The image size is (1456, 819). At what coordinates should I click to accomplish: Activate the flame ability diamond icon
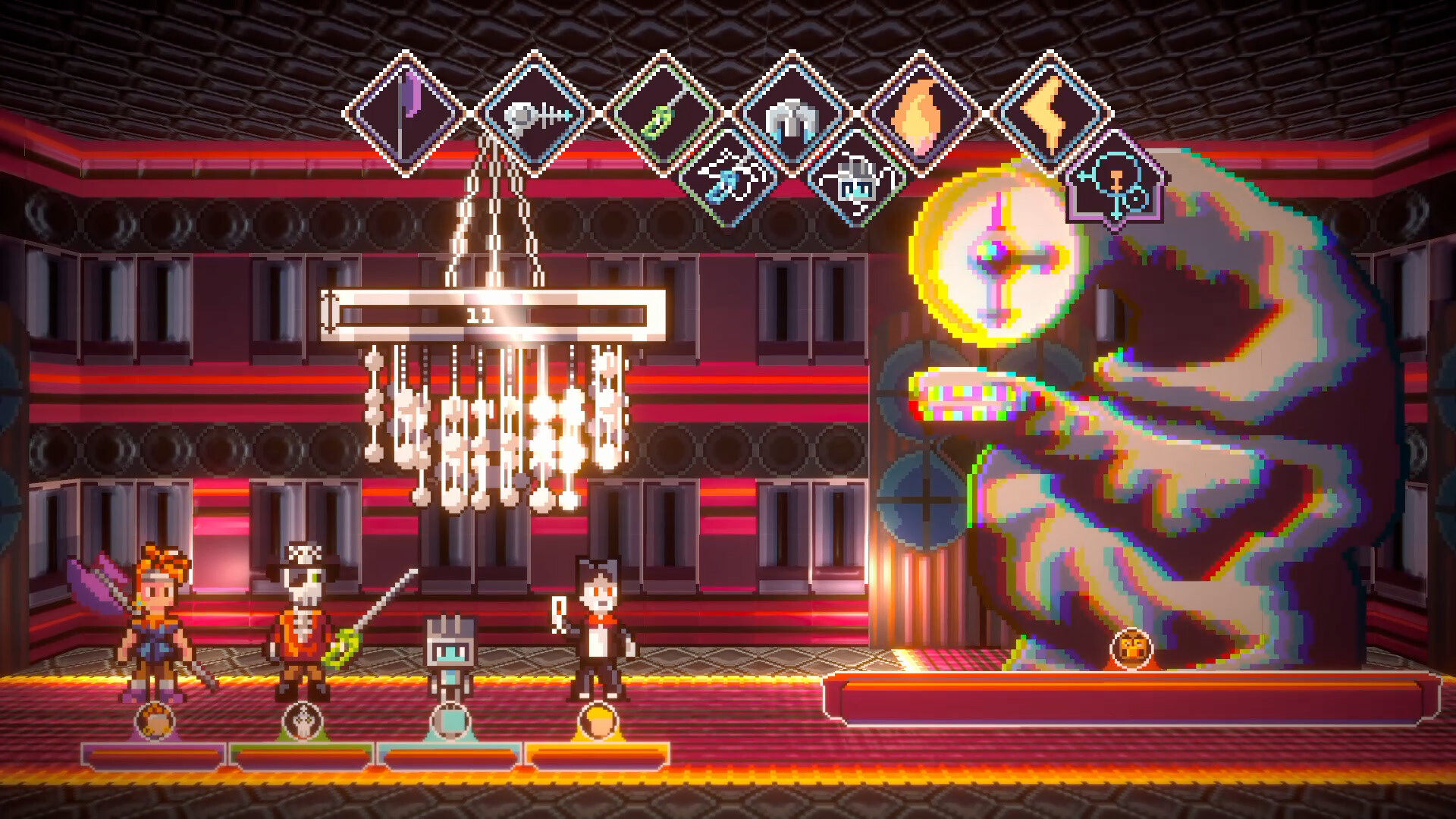click(920, 114)
